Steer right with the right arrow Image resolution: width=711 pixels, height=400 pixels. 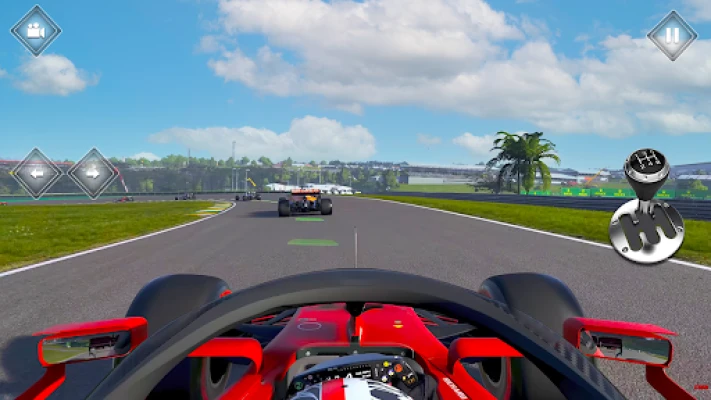(93, 173)
